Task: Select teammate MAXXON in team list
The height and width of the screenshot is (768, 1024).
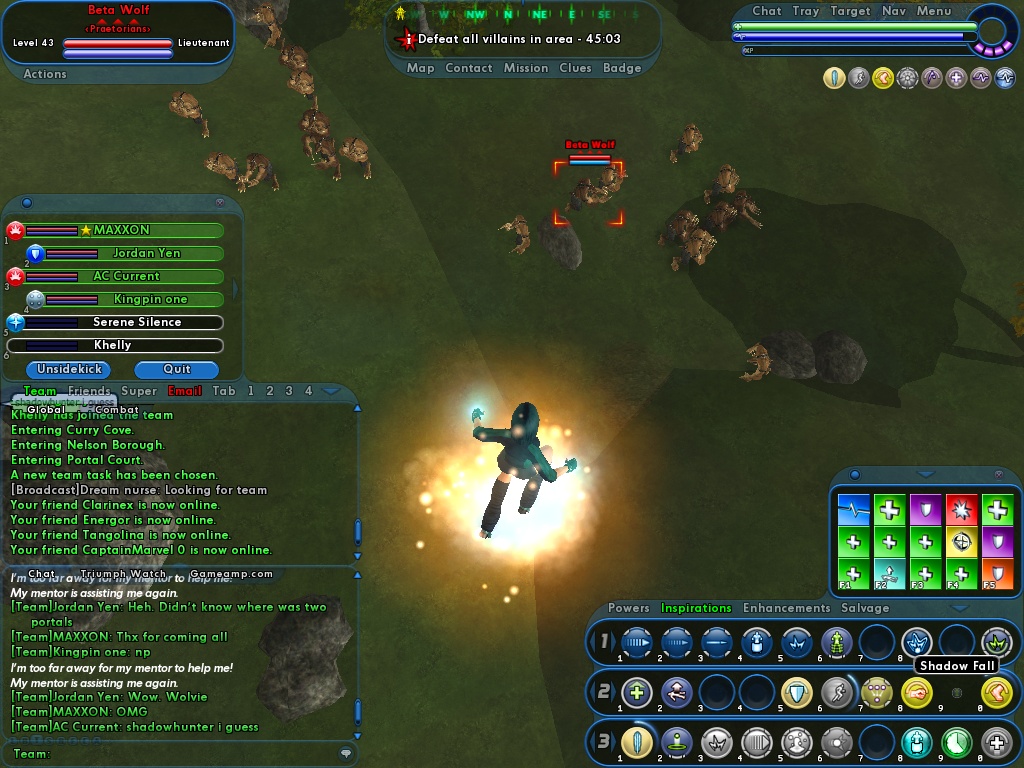Action: point(121,231)
